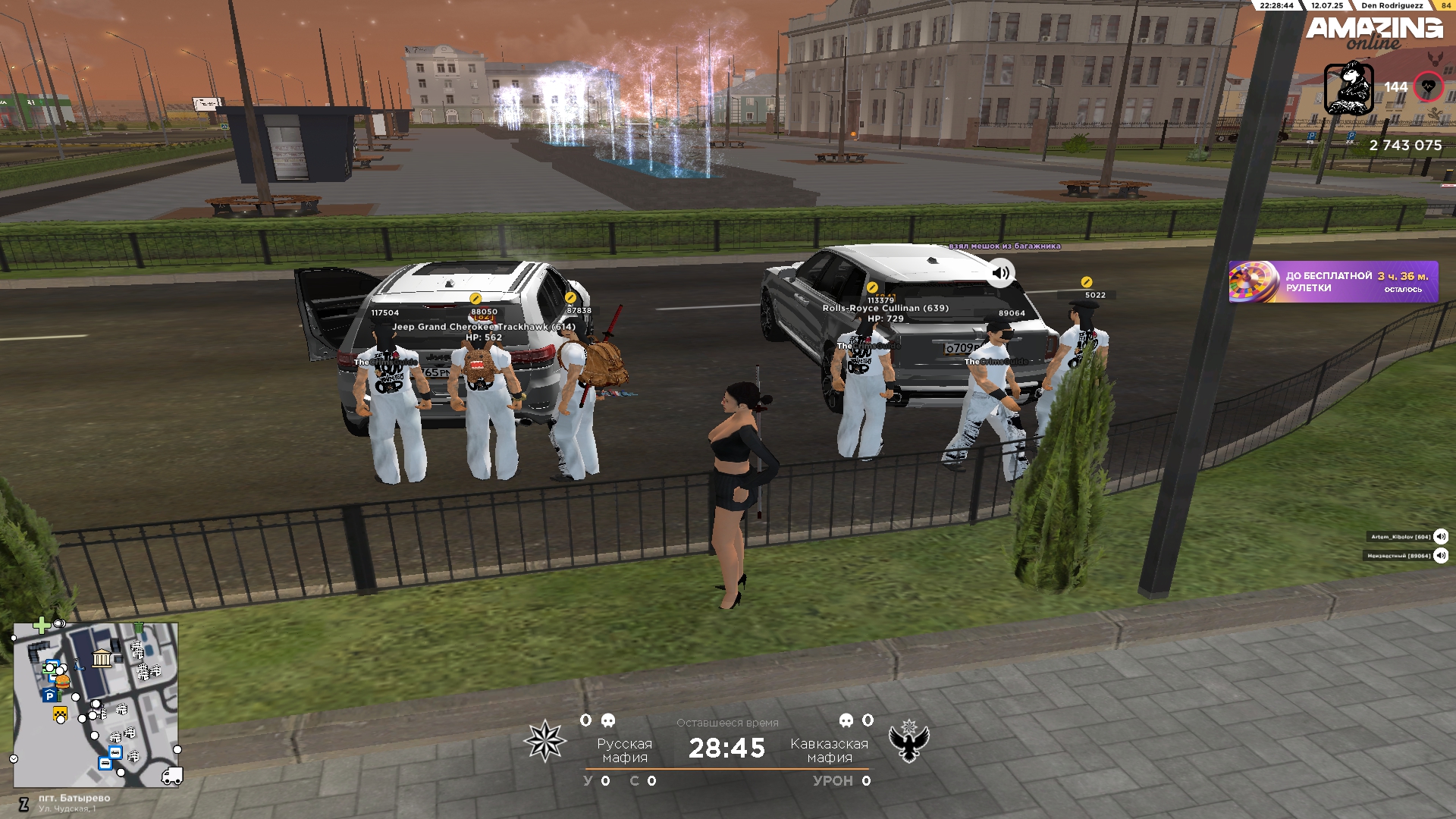Click the Неизвестный [89064] speaker icon
1456x819 pixels.
click(x=1441, y=556)
